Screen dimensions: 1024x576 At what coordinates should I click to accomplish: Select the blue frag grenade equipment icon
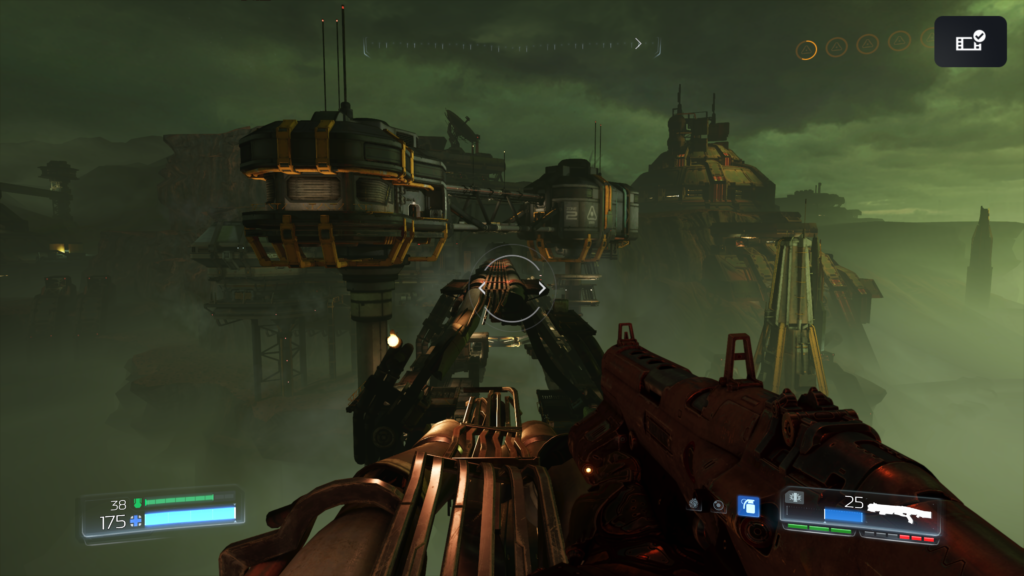coord(748,507)
